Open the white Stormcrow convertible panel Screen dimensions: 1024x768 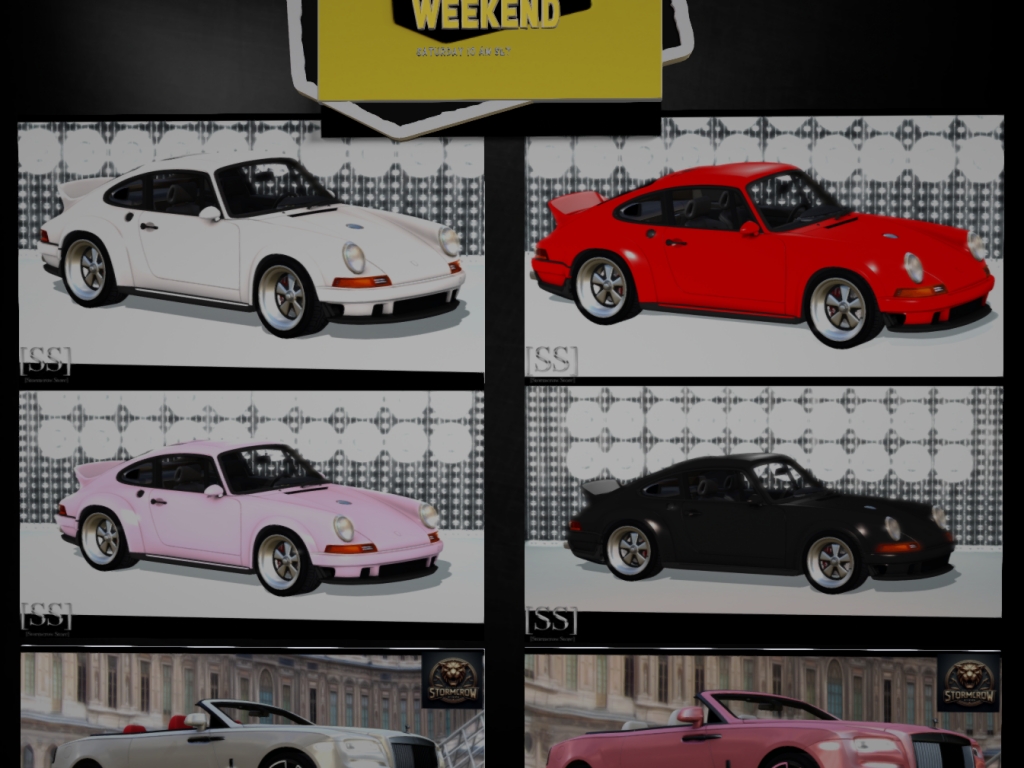point(250,710)
